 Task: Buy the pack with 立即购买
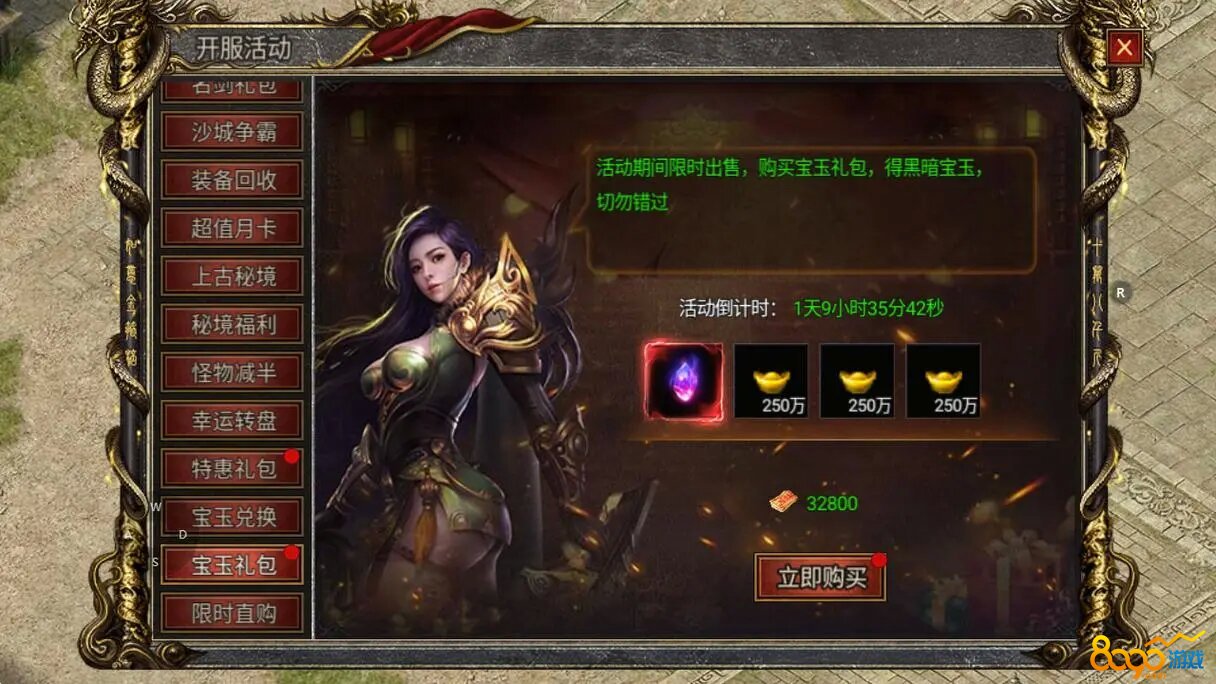[820, 577]
